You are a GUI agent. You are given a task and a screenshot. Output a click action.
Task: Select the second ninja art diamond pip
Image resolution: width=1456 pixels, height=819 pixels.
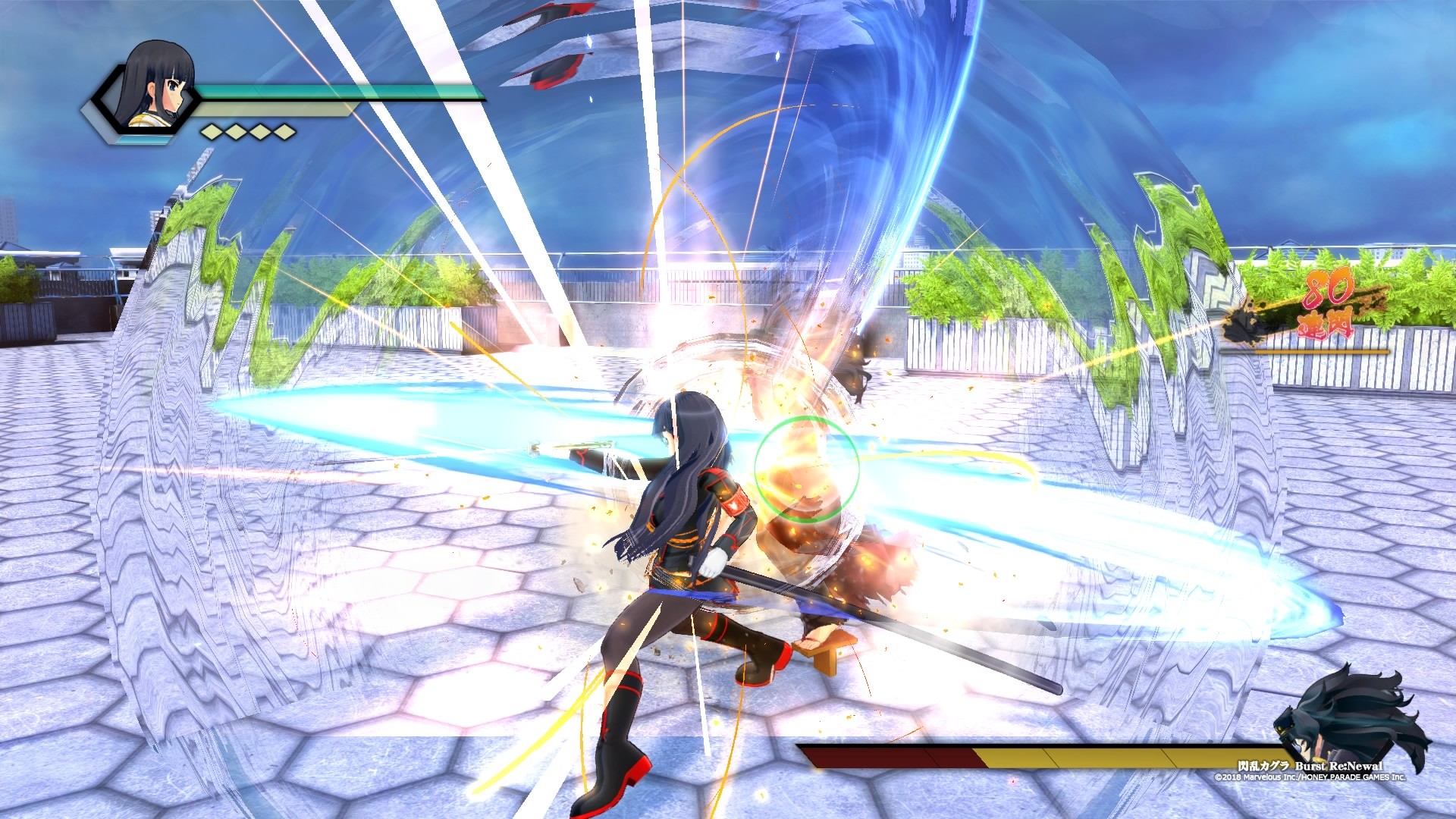(237, 133)
